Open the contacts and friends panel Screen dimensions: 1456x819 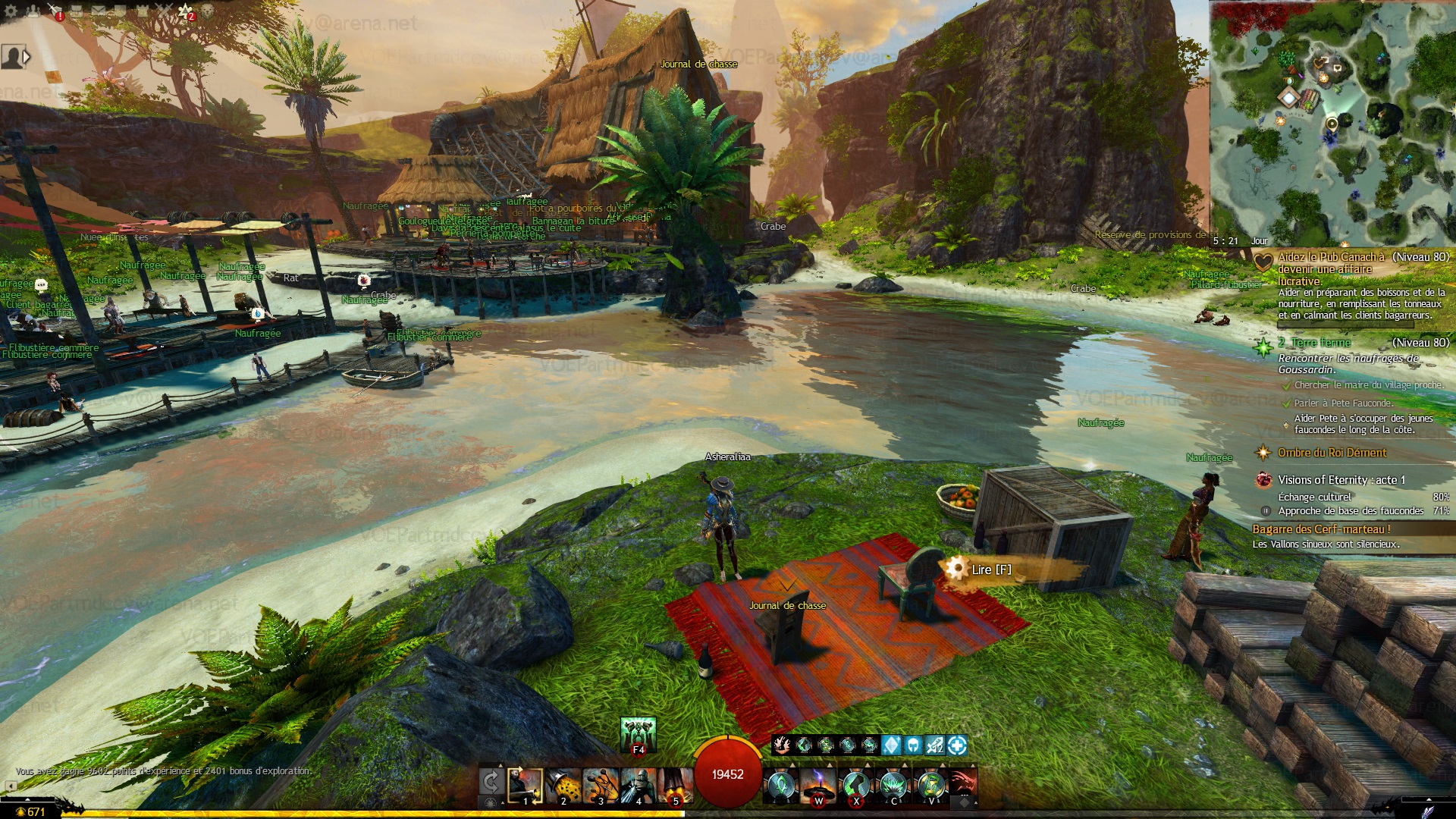(x=33, y=11)
